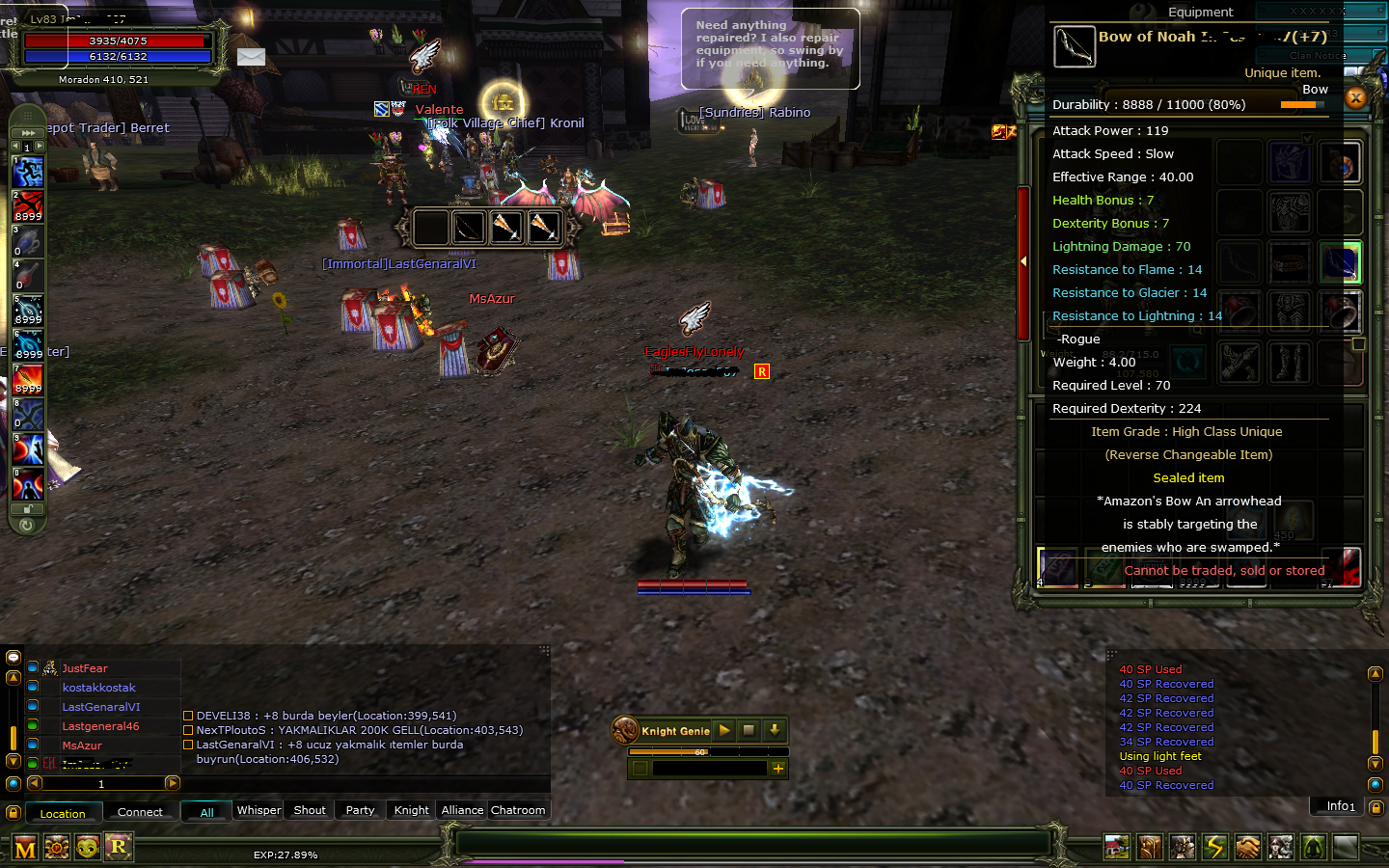Switch to the Whisper chat tab
1389x868 pixels.
pos(258,810)
